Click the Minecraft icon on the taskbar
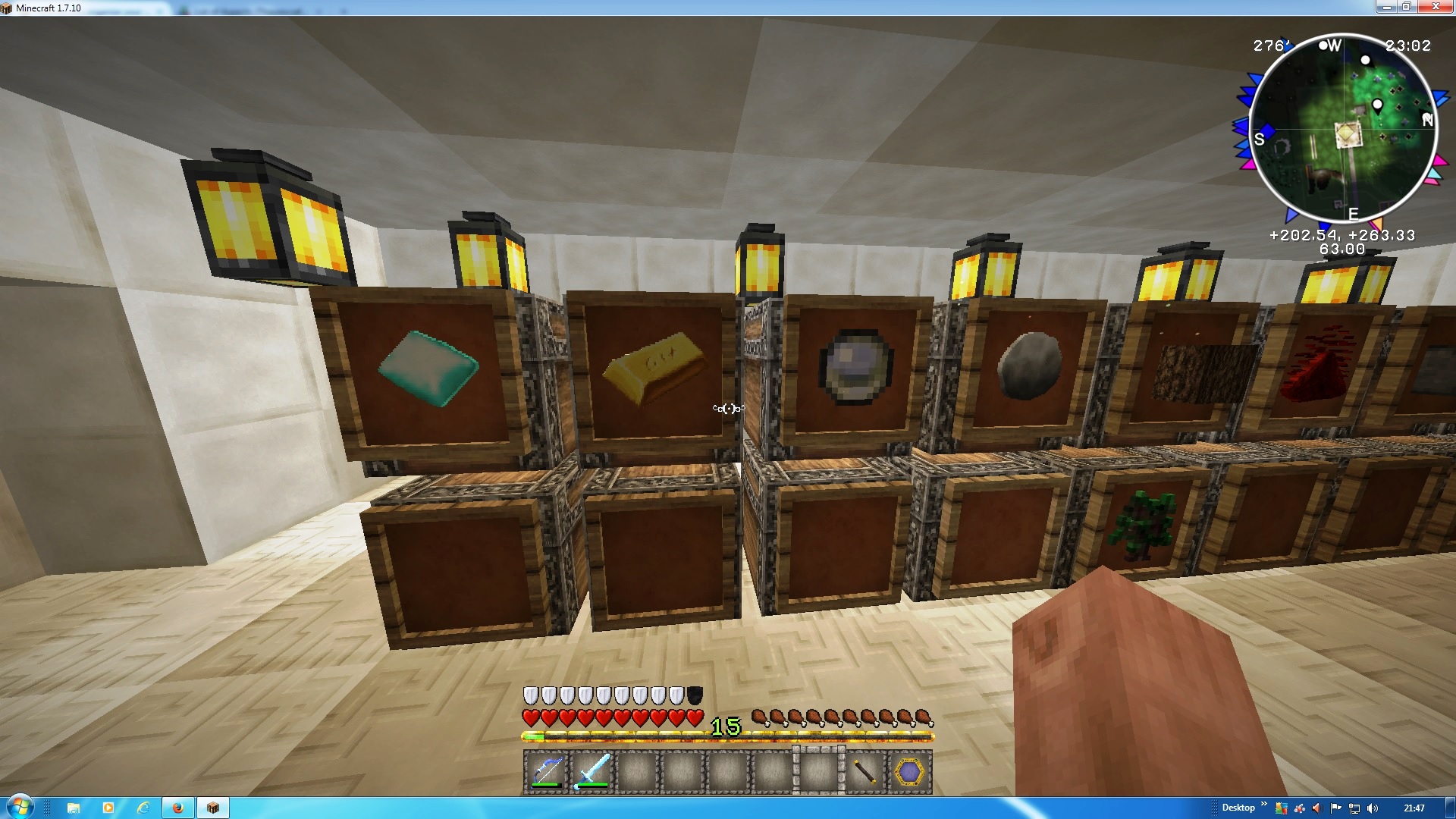 [213, 808]
